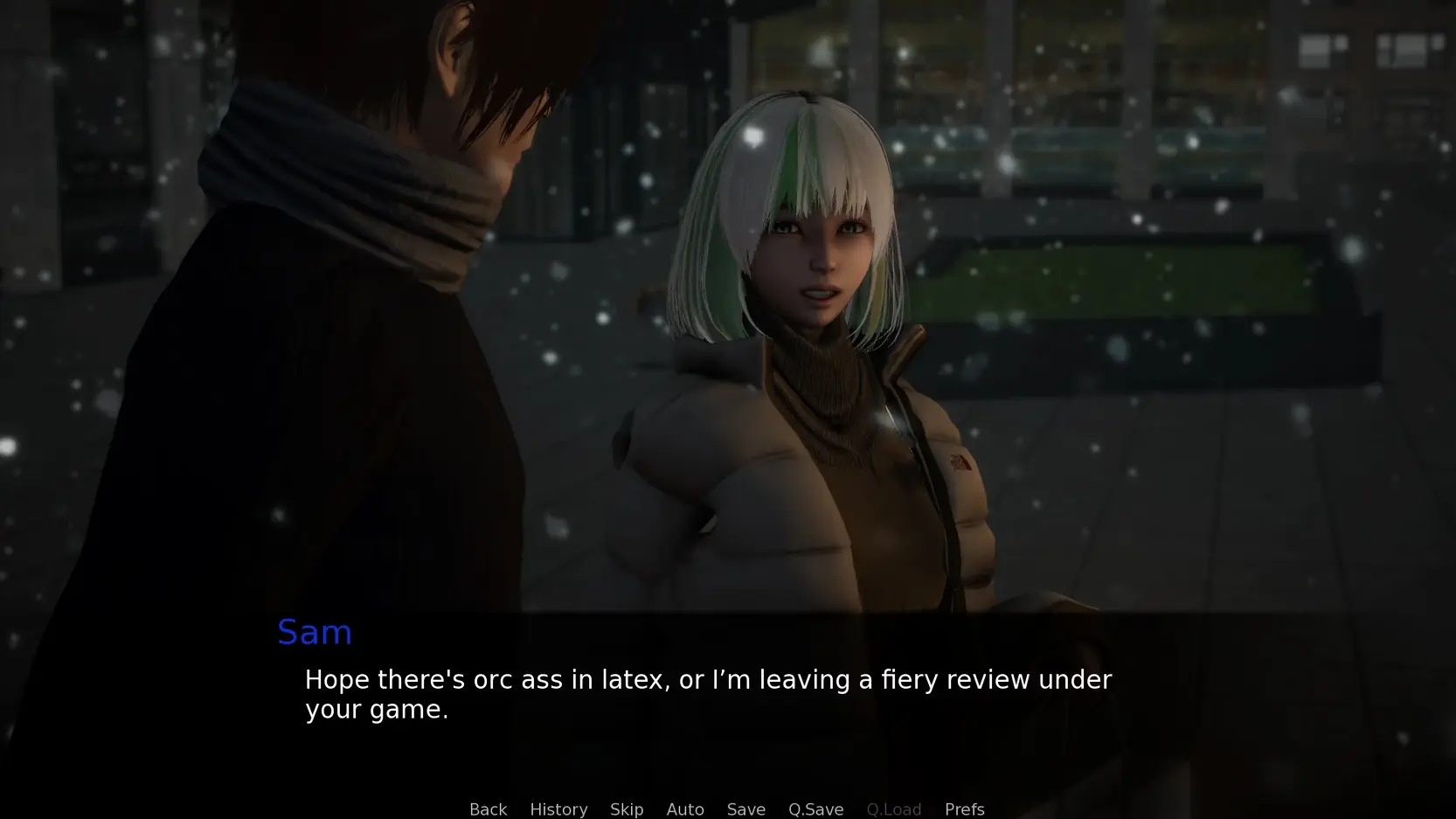Image resolution: width=1456 pixels, height=819 pixels.
Task: Activate Skip in the quick menu
Action: pos(627,809)
